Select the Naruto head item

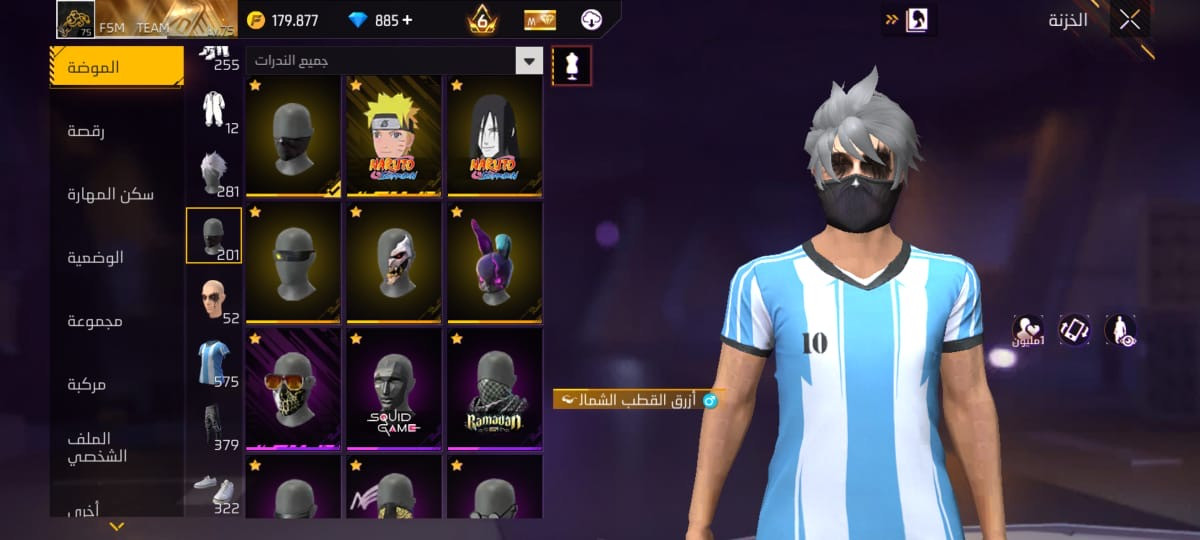point(394,136)
